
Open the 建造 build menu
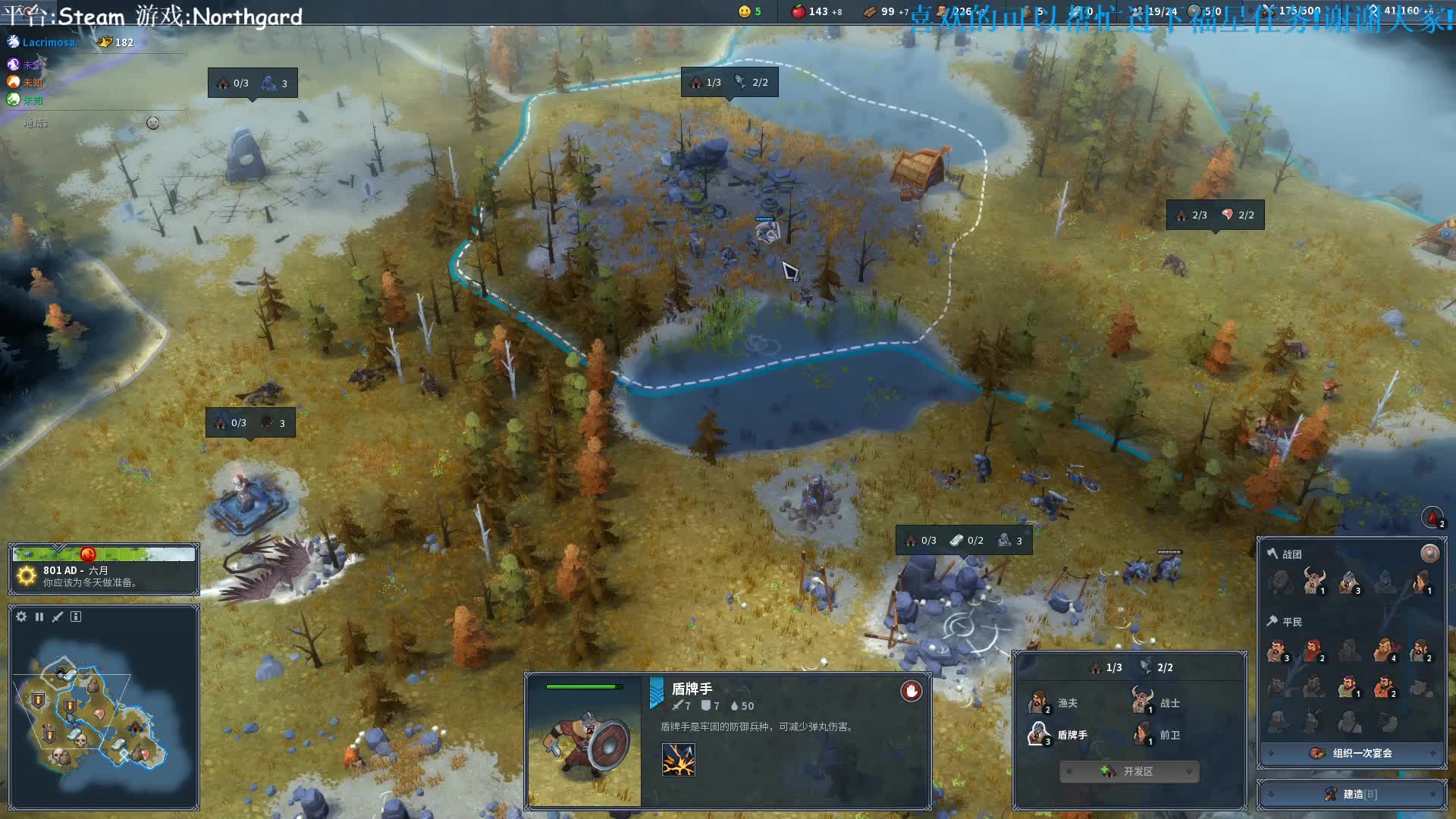1352,794
